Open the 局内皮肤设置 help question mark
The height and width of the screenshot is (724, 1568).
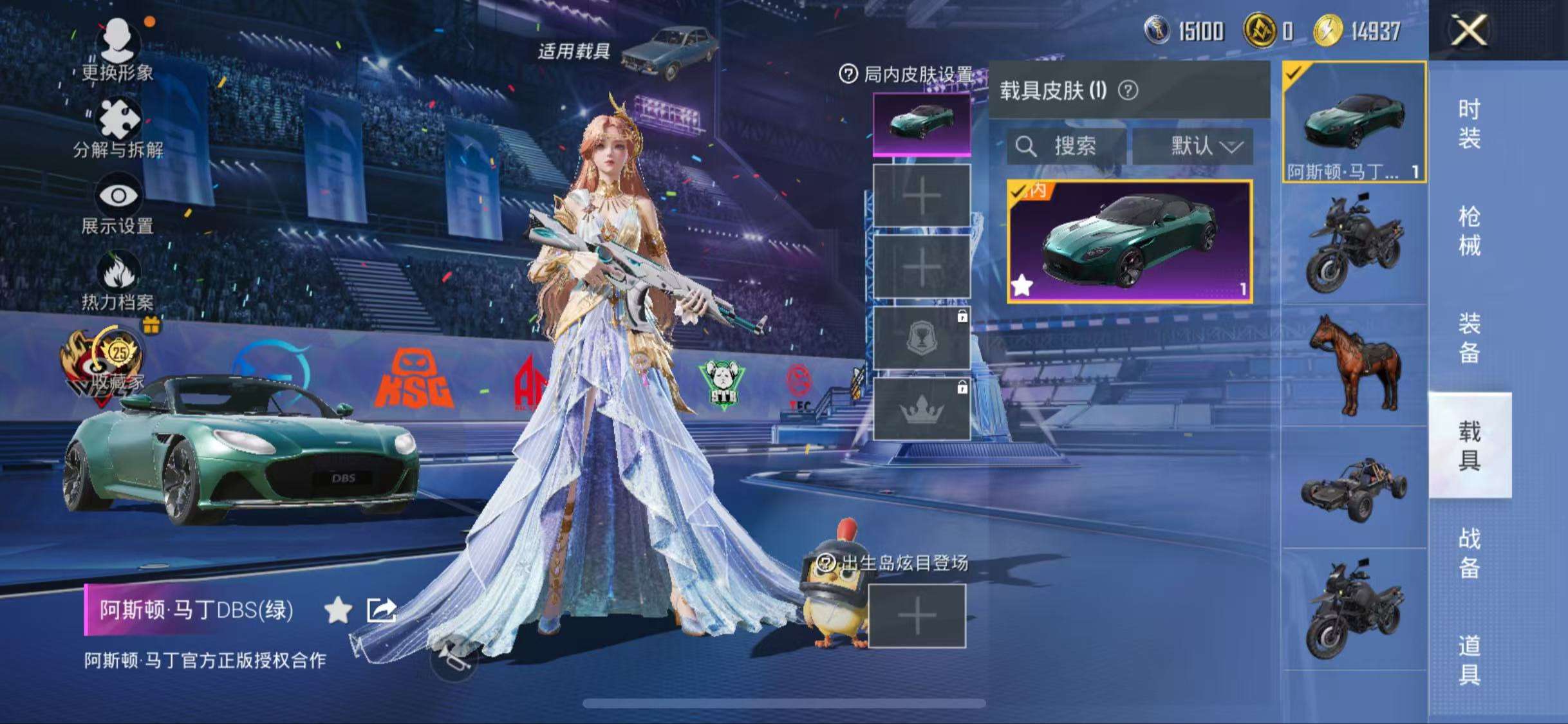848,73
